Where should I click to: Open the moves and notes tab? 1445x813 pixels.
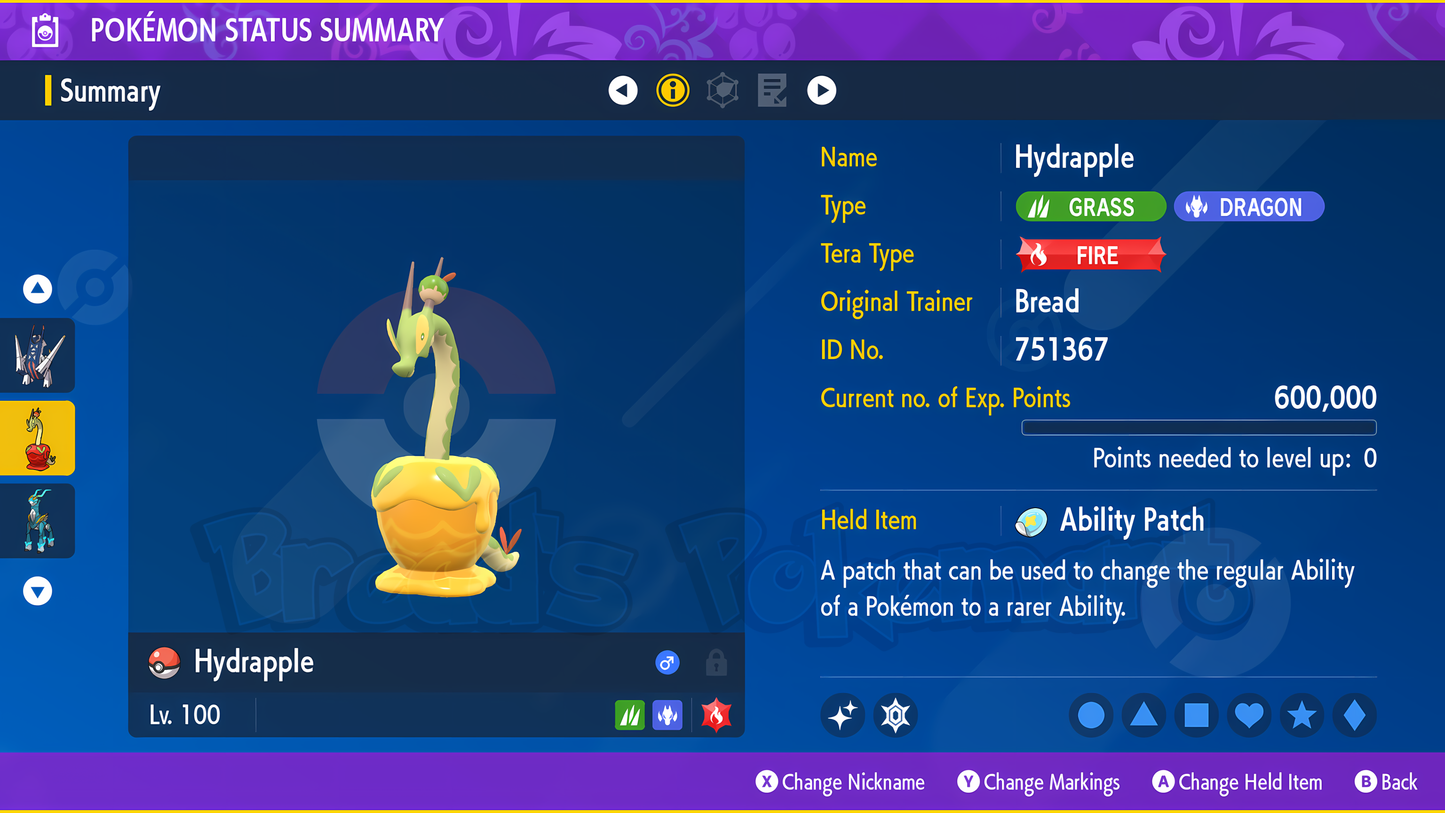(772, 91)
